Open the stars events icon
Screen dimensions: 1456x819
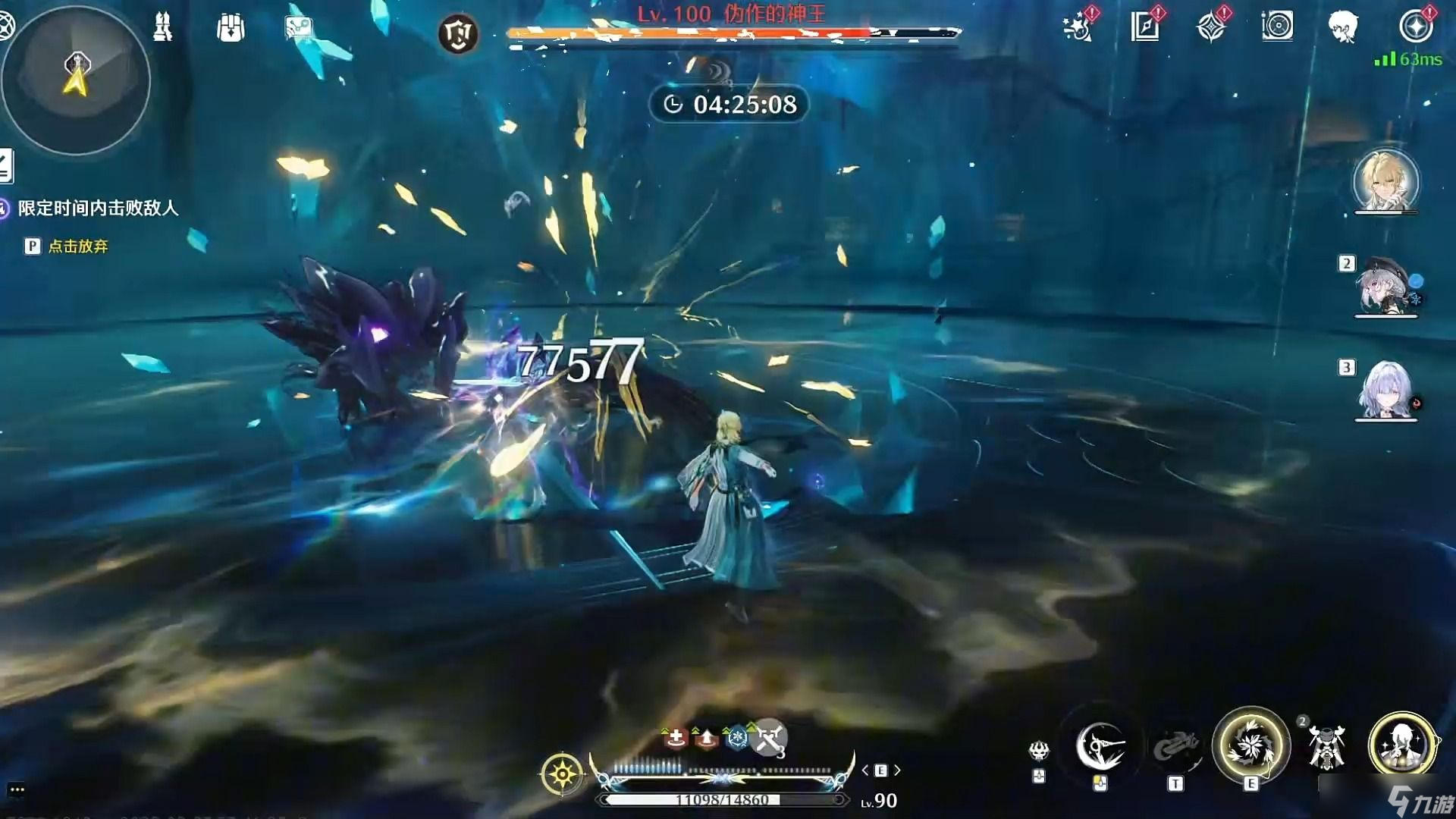[1078, 27]
